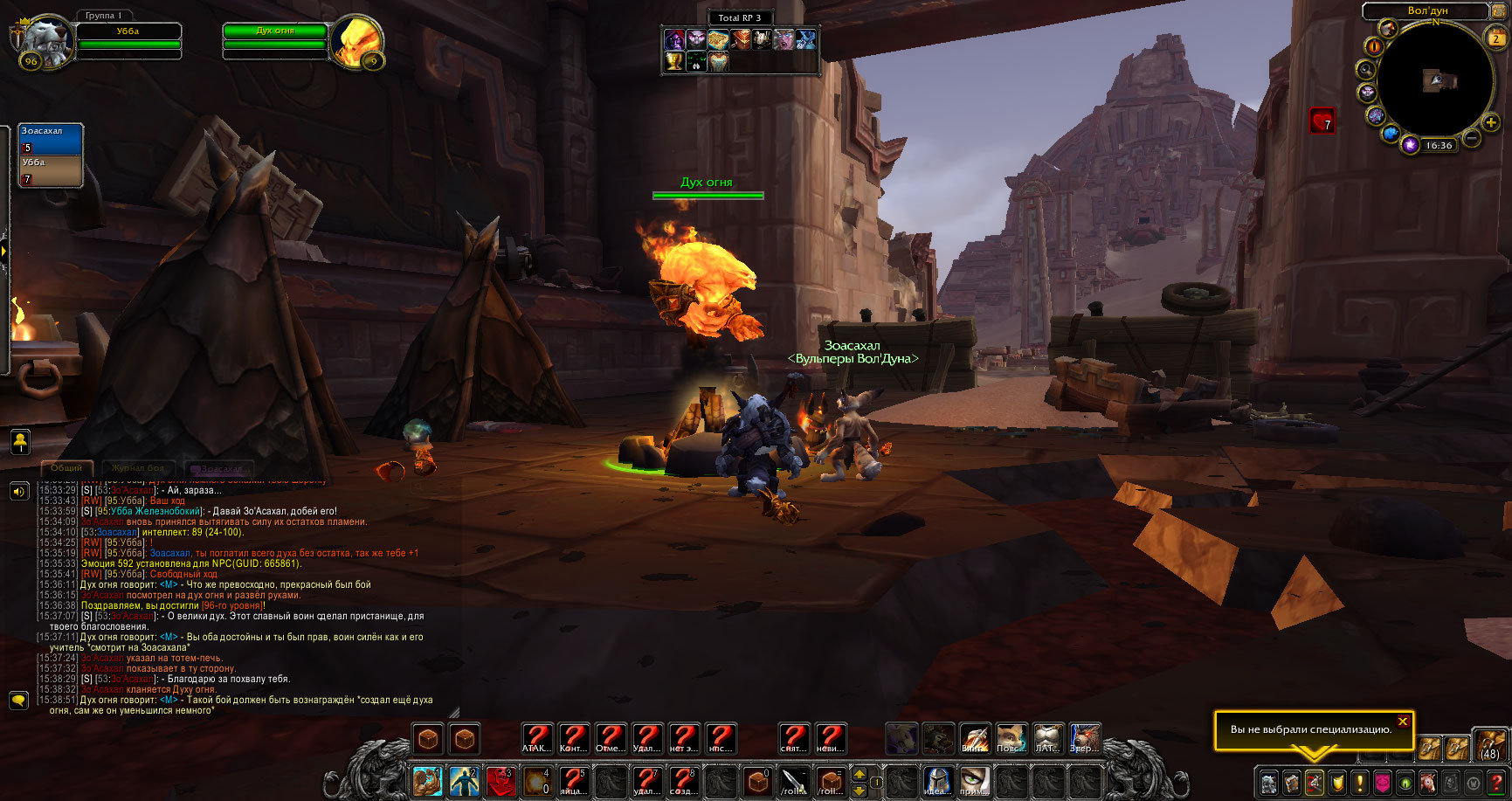The width and height of the screenshot is (1512, 801).
Task: Open the red question mark help button
Action: pyautogui.click(x=1496, y=782)
